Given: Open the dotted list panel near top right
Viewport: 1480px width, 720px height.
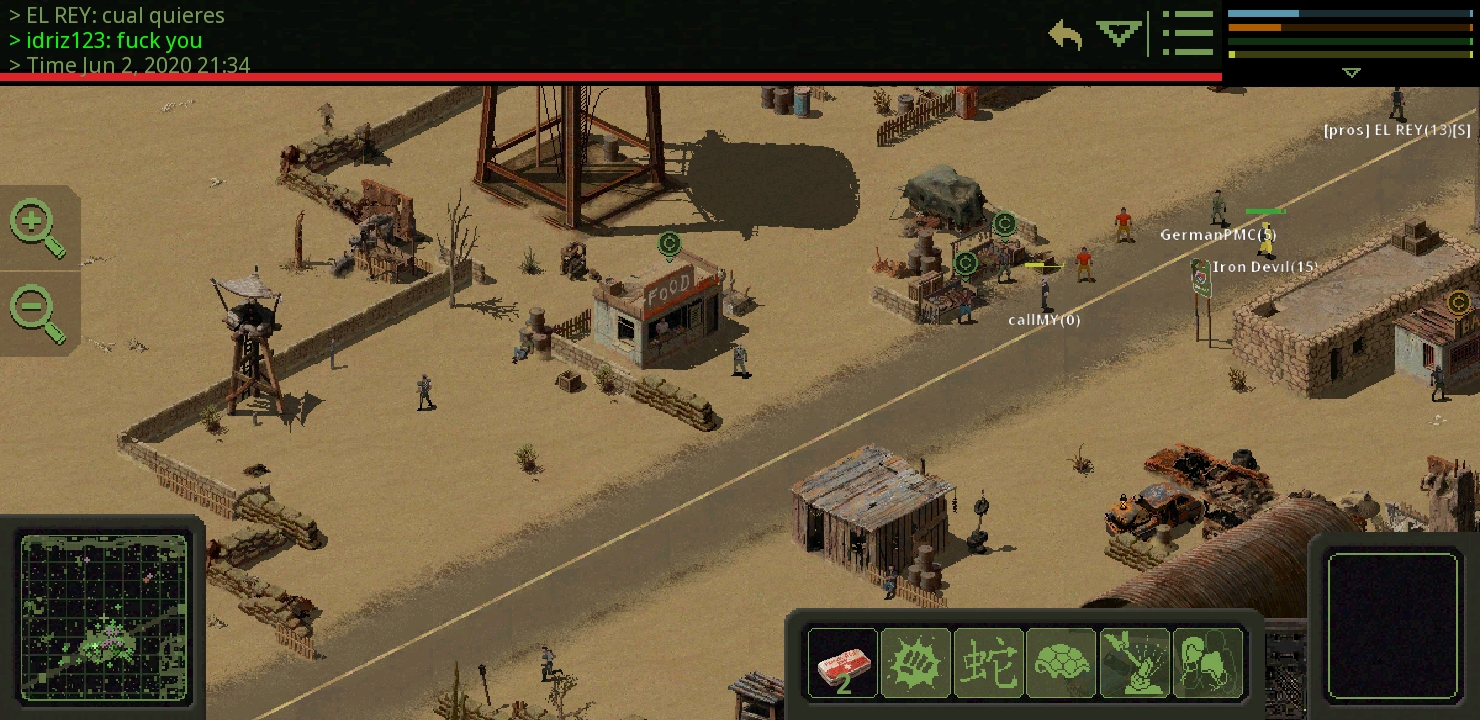Looking at the screenshot, I should click(x=1188, y=33).
